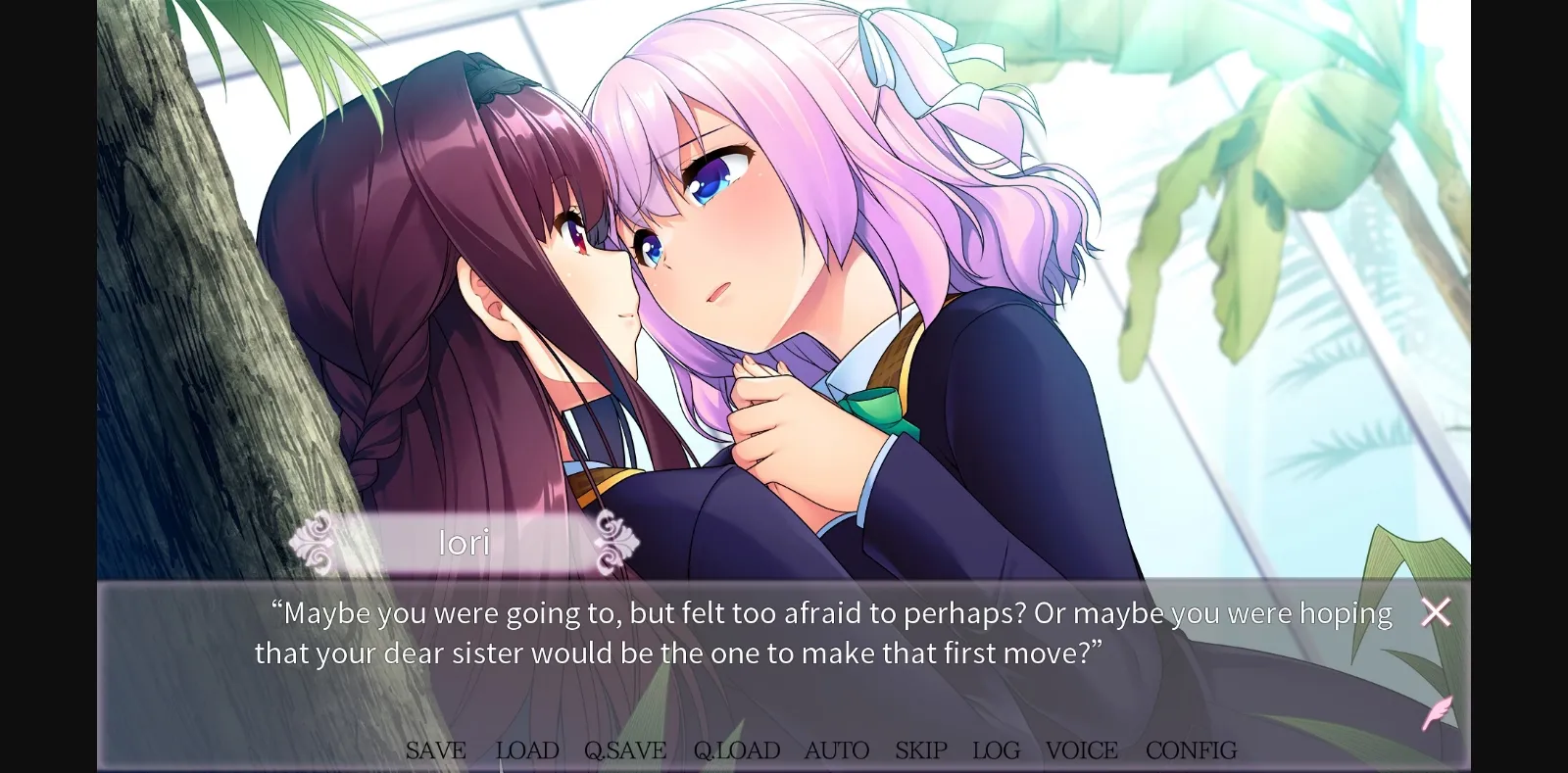Open LOG to view message history
Image resolution: width=1568 pixels, height=773 pixels.
tap(994, 750)
